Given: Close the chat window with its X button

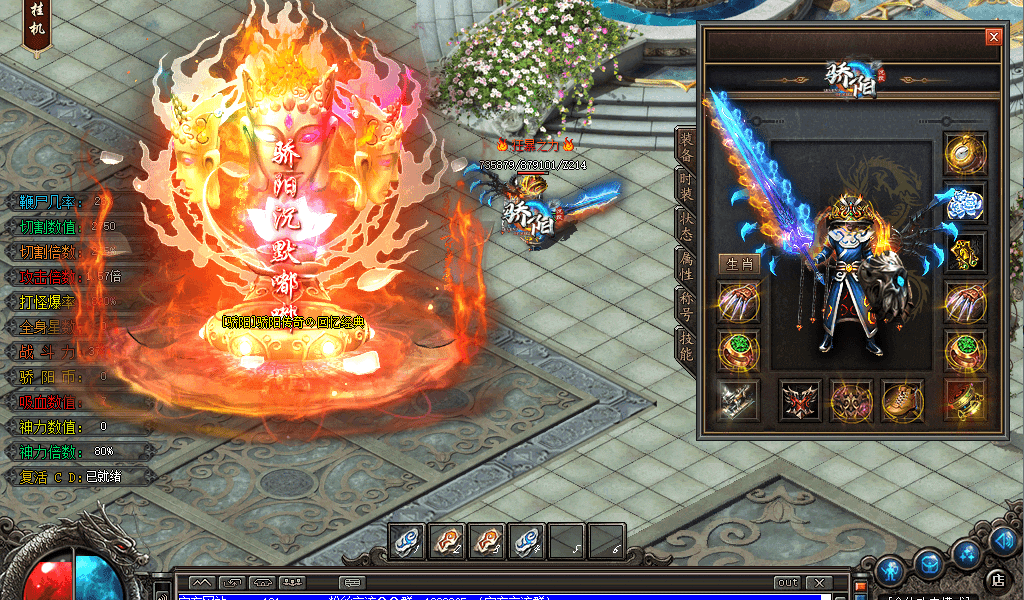Looking at the screenshot, I should pyautogui.click(x=819, y=583).
